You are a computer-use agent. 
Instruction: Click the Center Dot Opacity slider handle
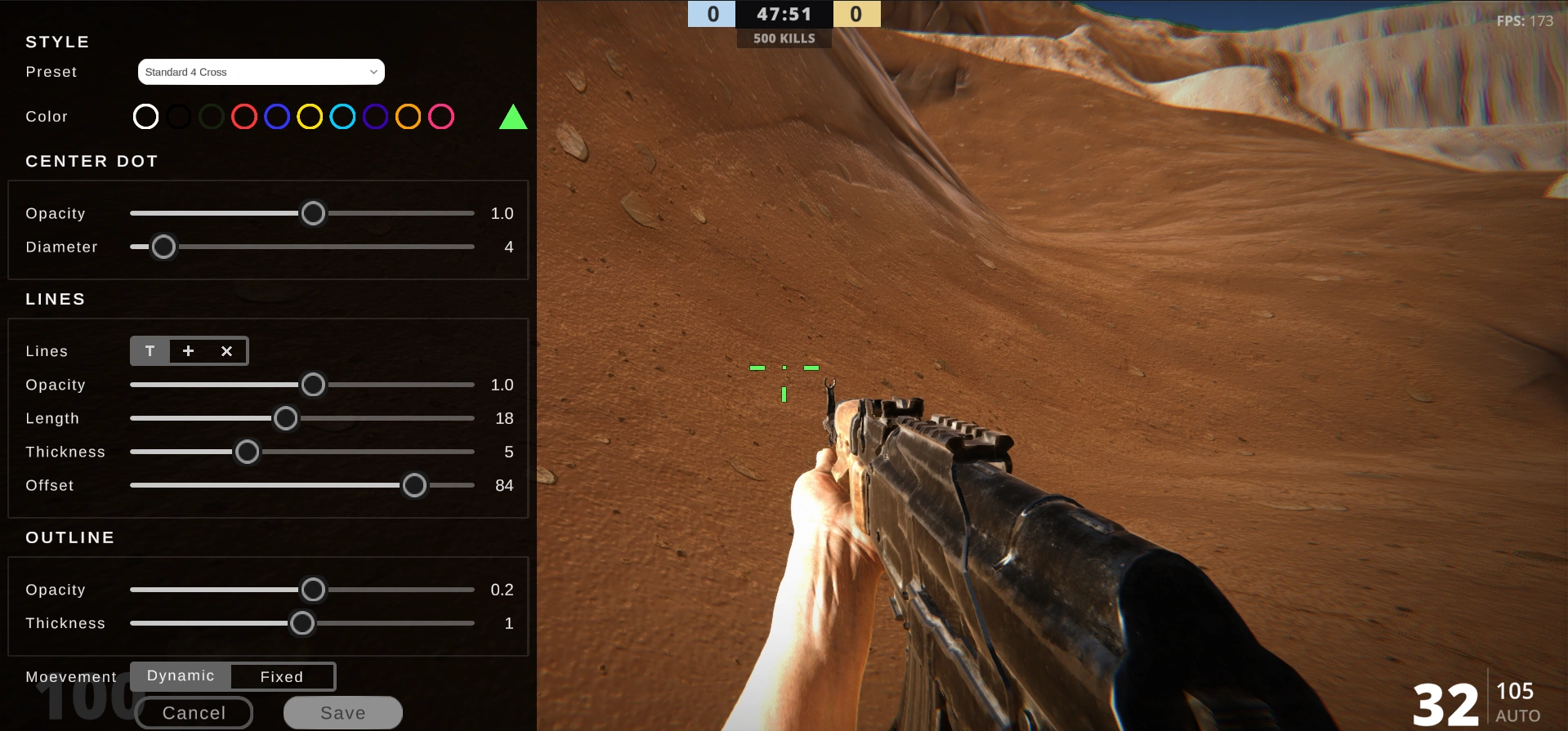pyautogui.click(x=313, y=213)
